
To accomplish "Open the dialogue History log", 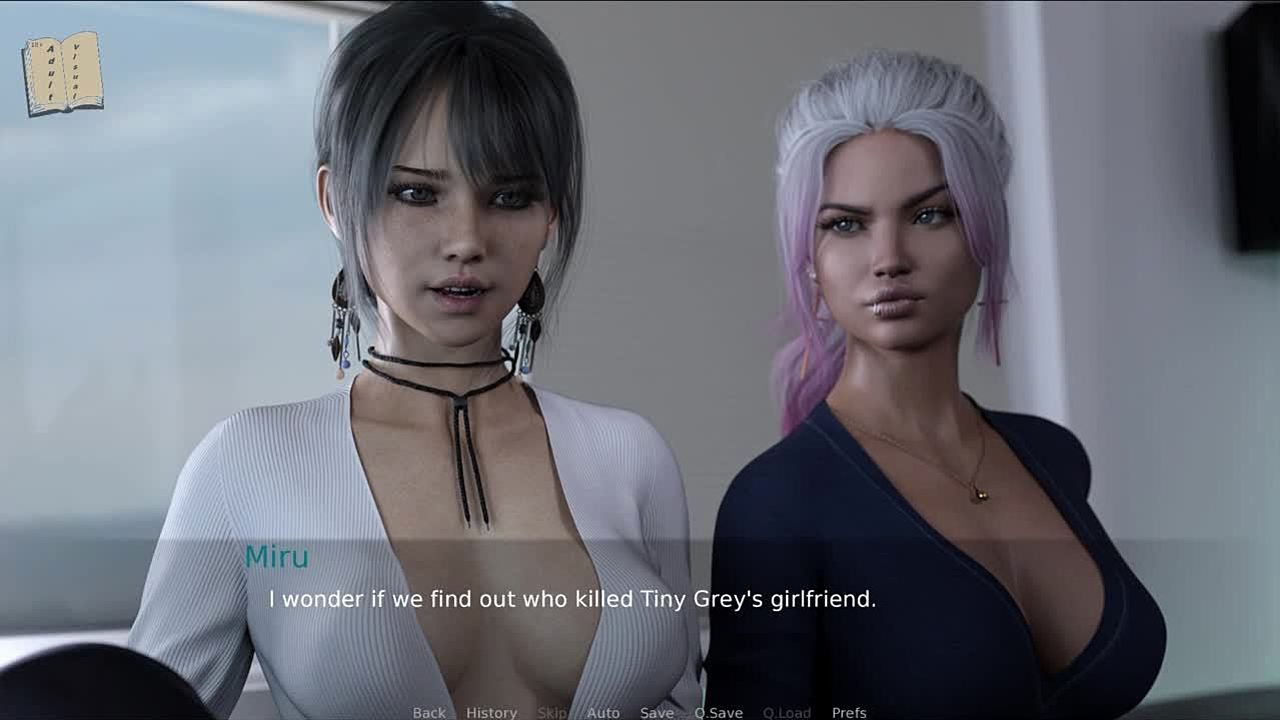I will 491,712.
